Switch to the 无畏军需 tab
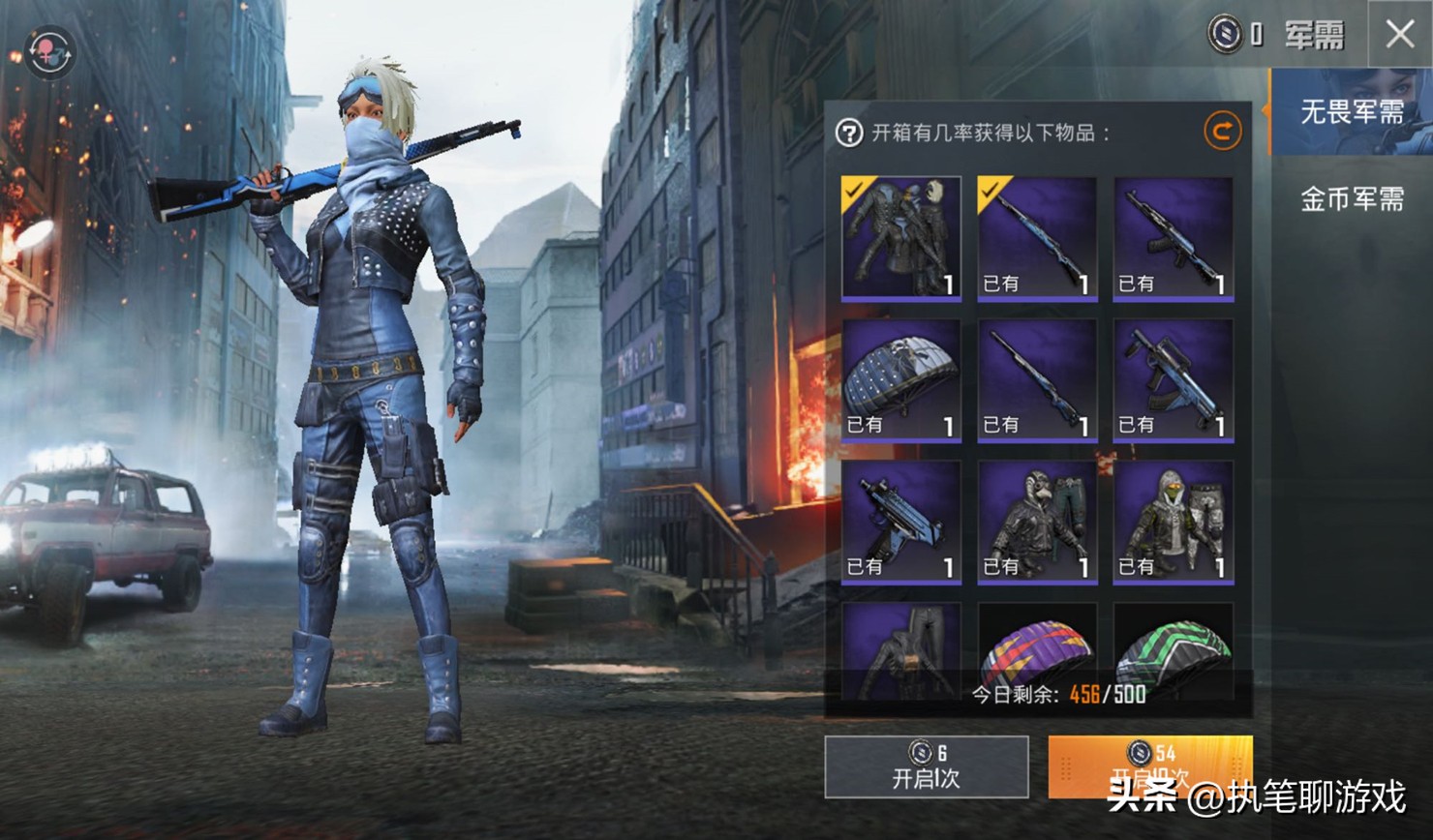 pyautogui.click(x=1351, y=112)
